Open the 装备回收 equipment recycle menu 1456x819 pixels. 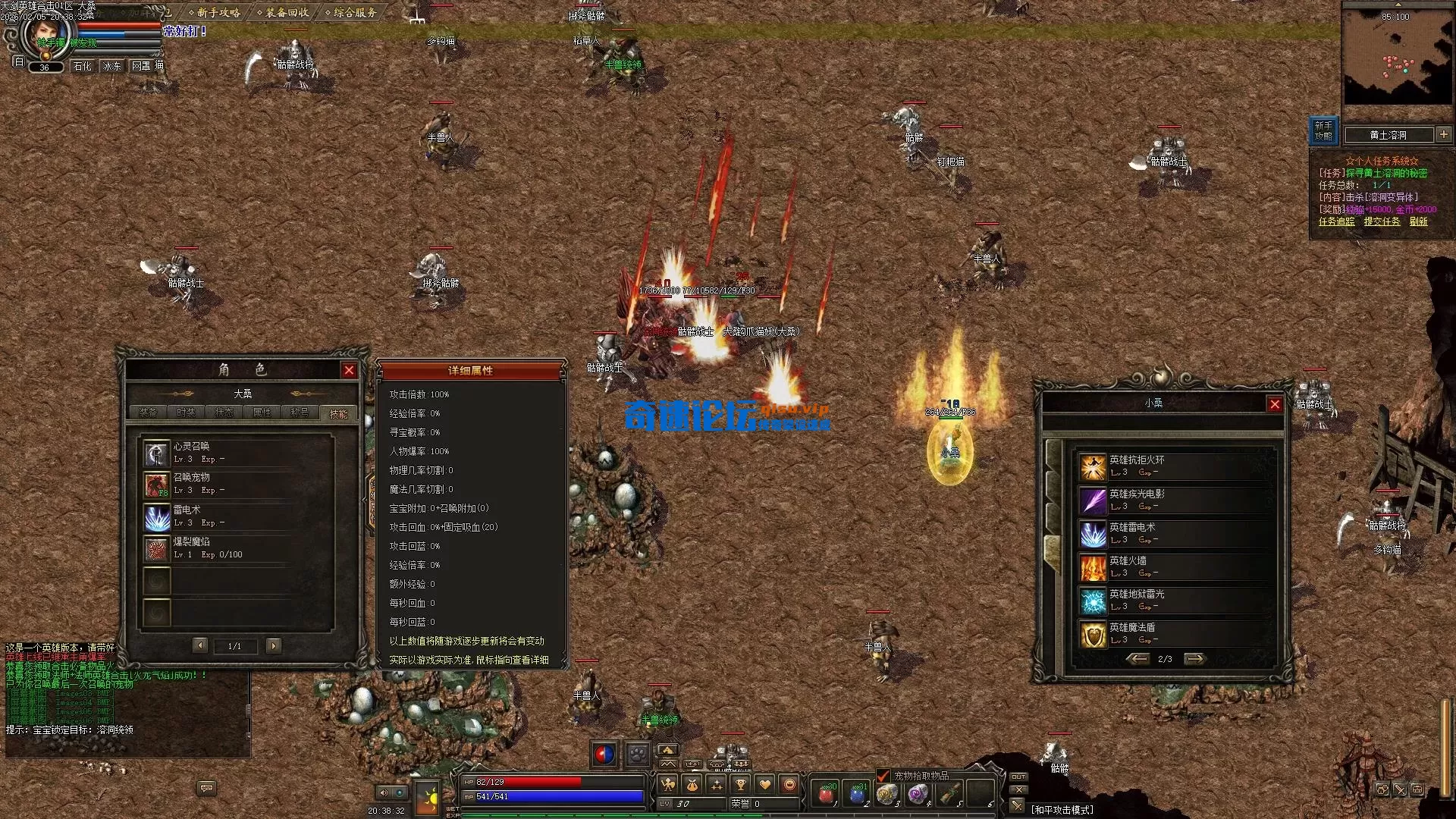click(286, 12)
